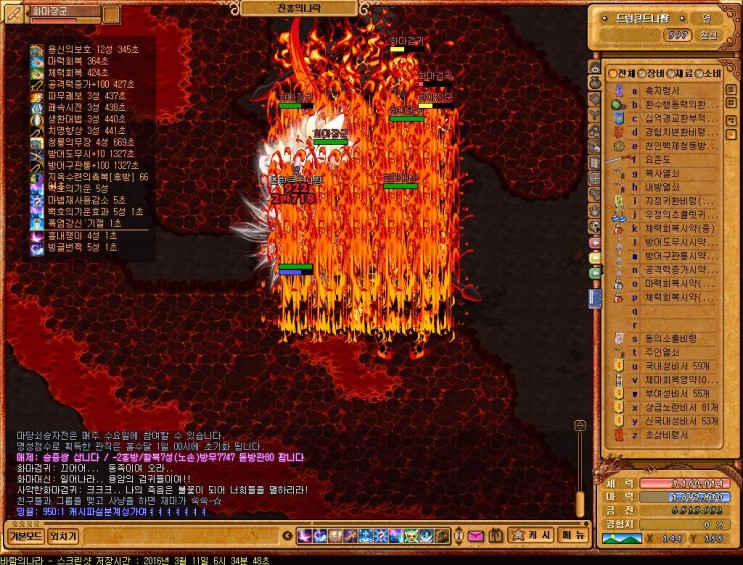Screen dimensions: 743x565
Task: Click the 기본모드 chat mode button
Action: [23, 535]
